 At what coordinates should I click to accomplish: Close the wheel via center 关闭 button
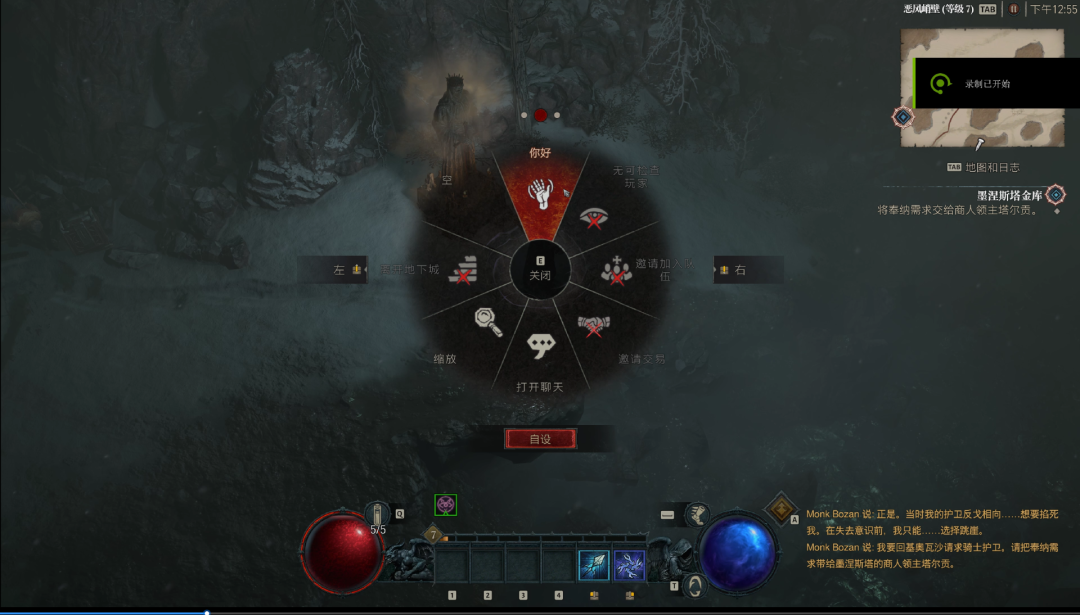[x=540, y=269]
